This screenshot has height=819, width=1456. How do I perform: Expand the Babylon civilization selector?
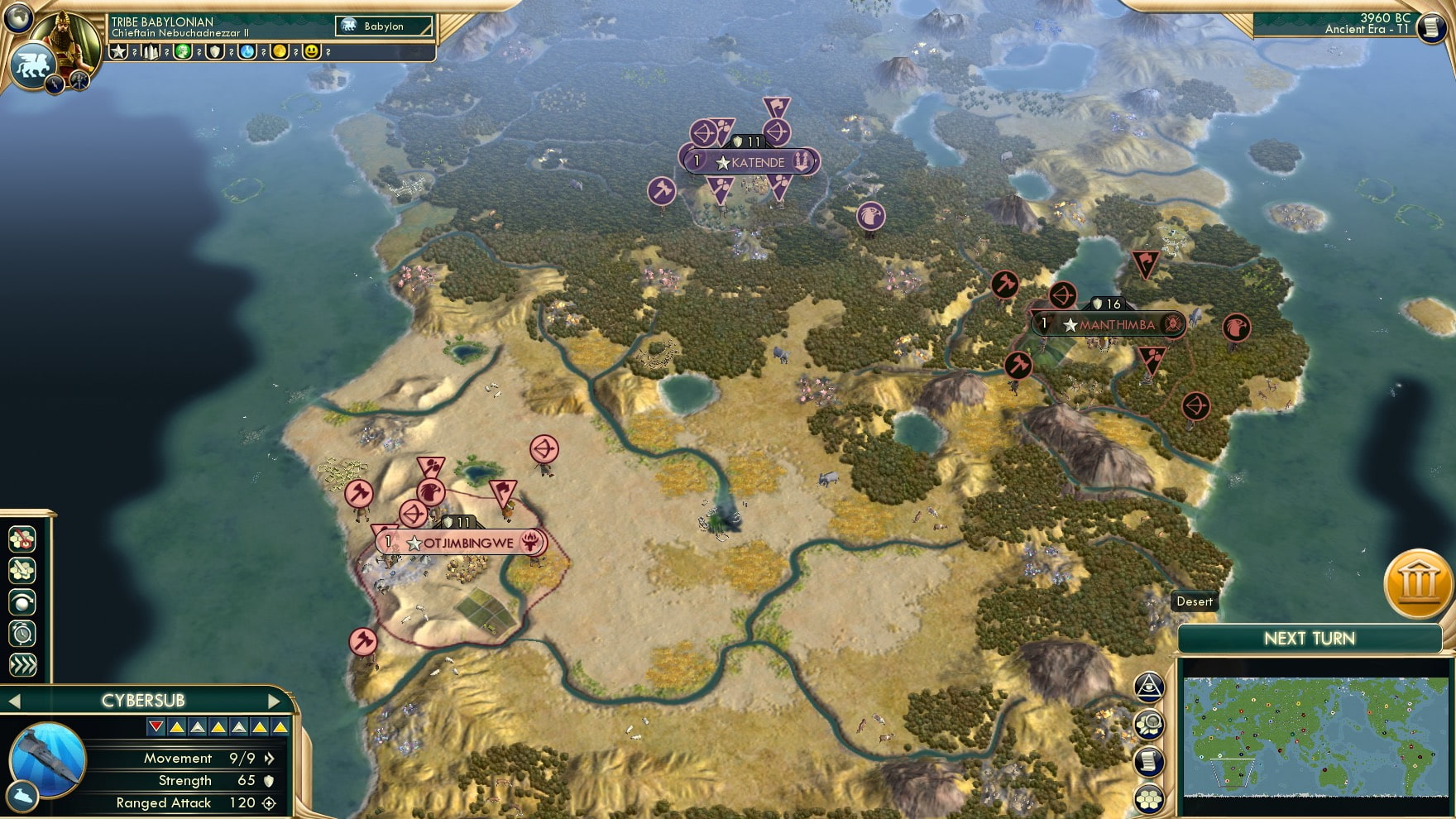pyautogui.click(x=385, y=26)
